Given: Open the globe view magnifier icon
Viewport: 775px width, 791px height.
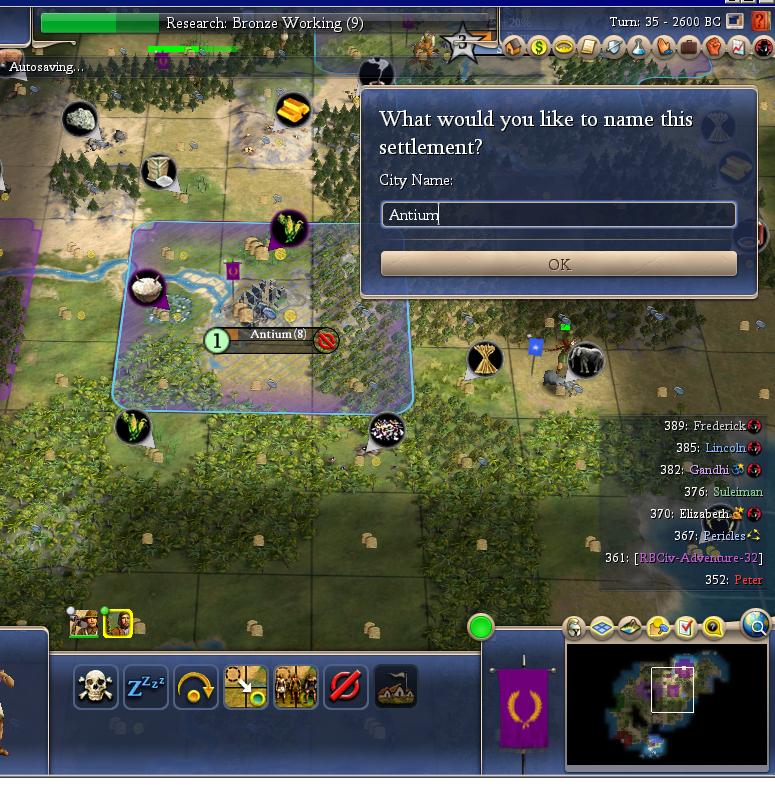Looking at the screenshot, I should click(x=758, y=627).
